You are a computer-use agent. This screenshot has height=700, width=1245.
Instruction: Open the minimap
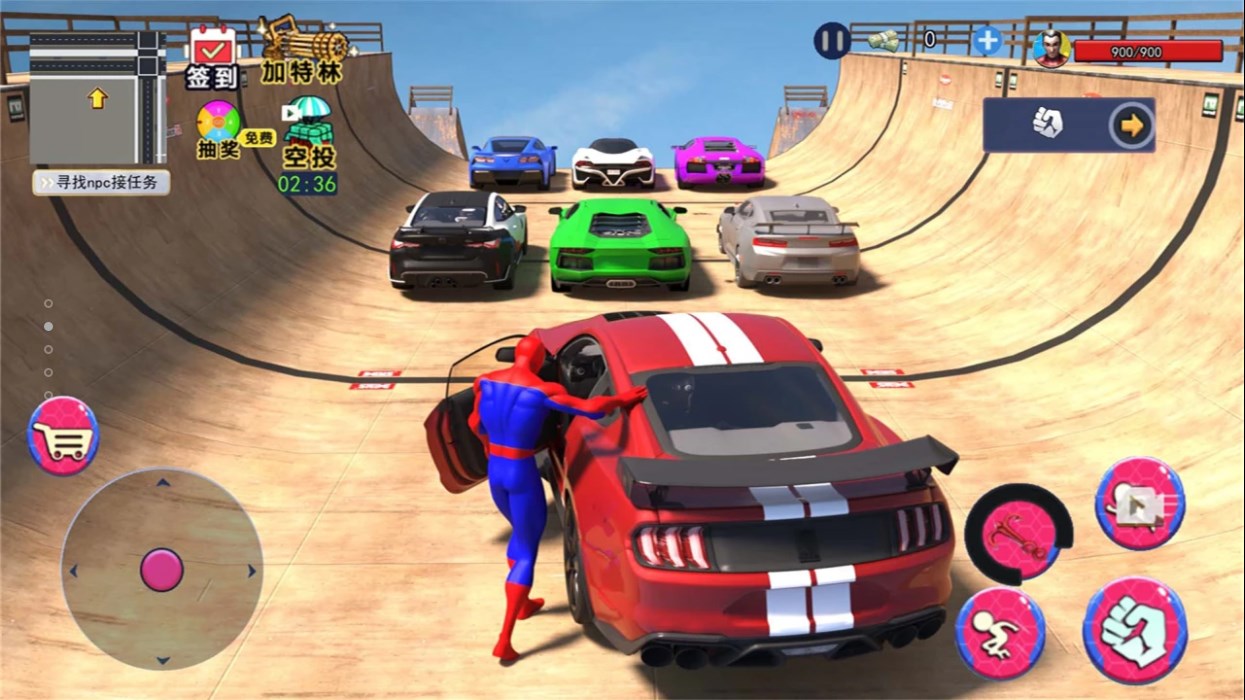97,97
